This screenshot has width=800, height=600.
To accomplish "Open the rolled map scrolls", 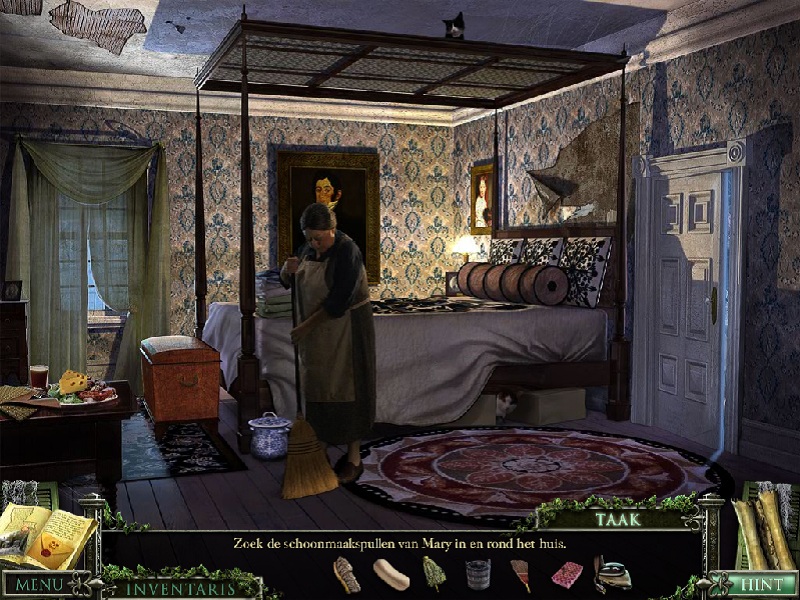I will pyautogui.click(x=765, y=530).
